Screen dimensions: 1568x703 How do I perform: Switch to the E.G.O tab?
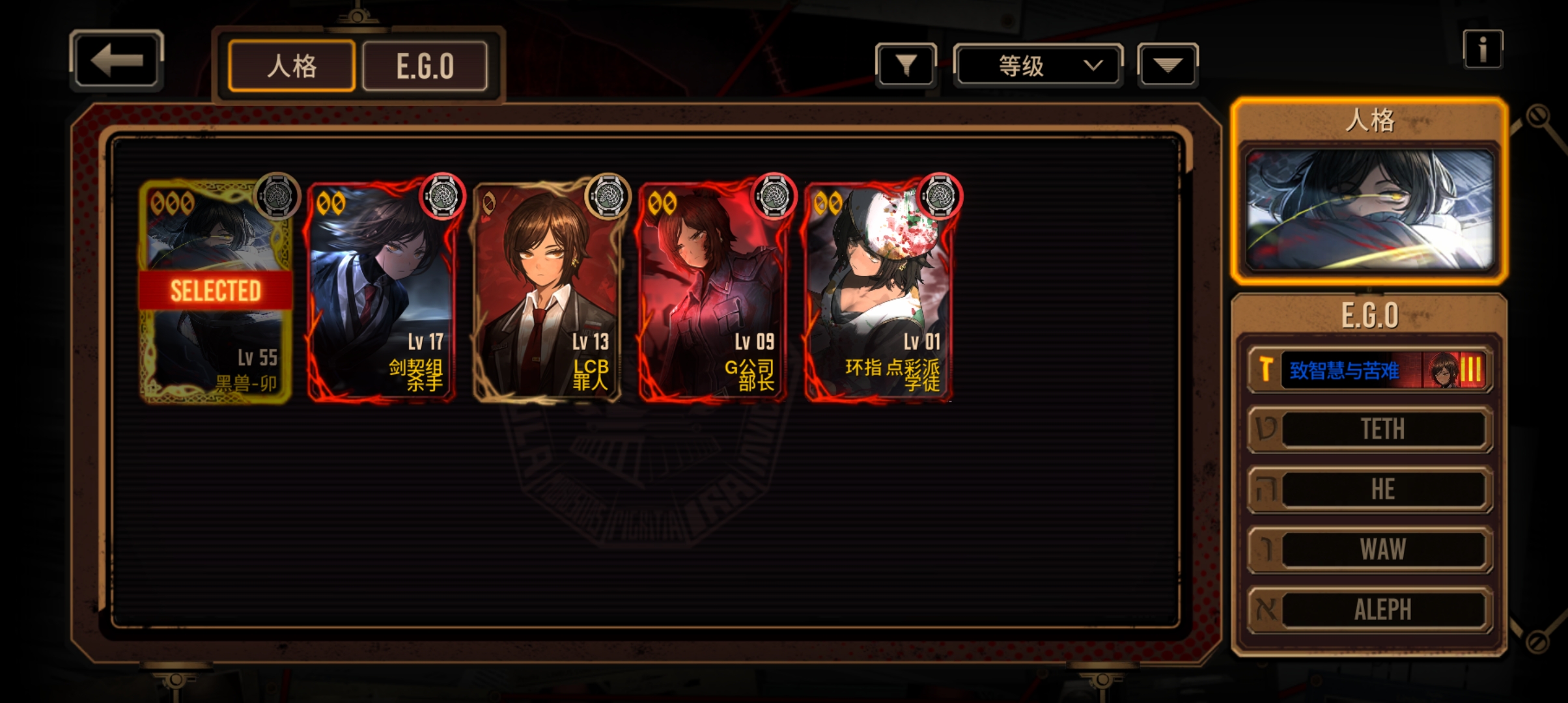pyautogui.click(x=425, y=66)
